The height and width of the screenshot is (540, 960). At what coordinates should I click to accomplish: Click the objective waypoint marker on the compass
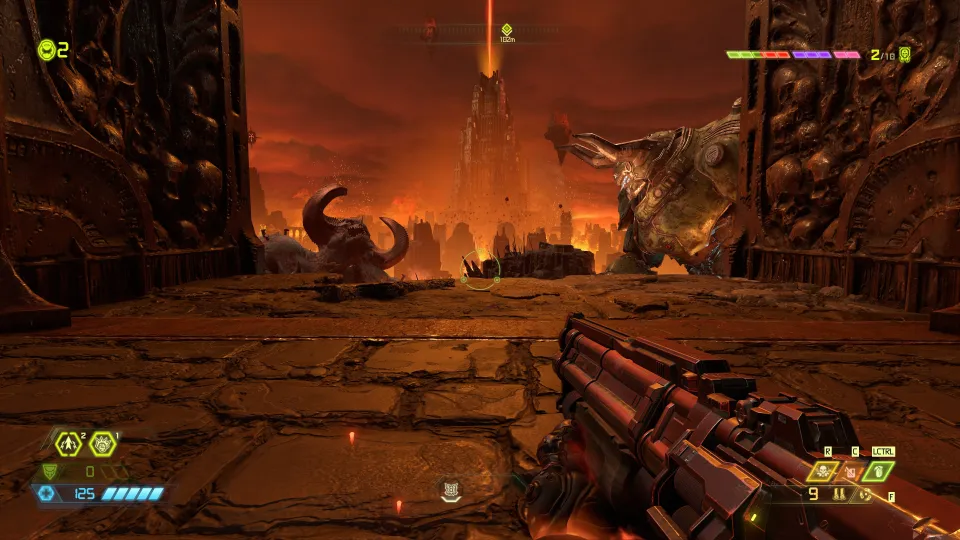(x=507, y=31)
